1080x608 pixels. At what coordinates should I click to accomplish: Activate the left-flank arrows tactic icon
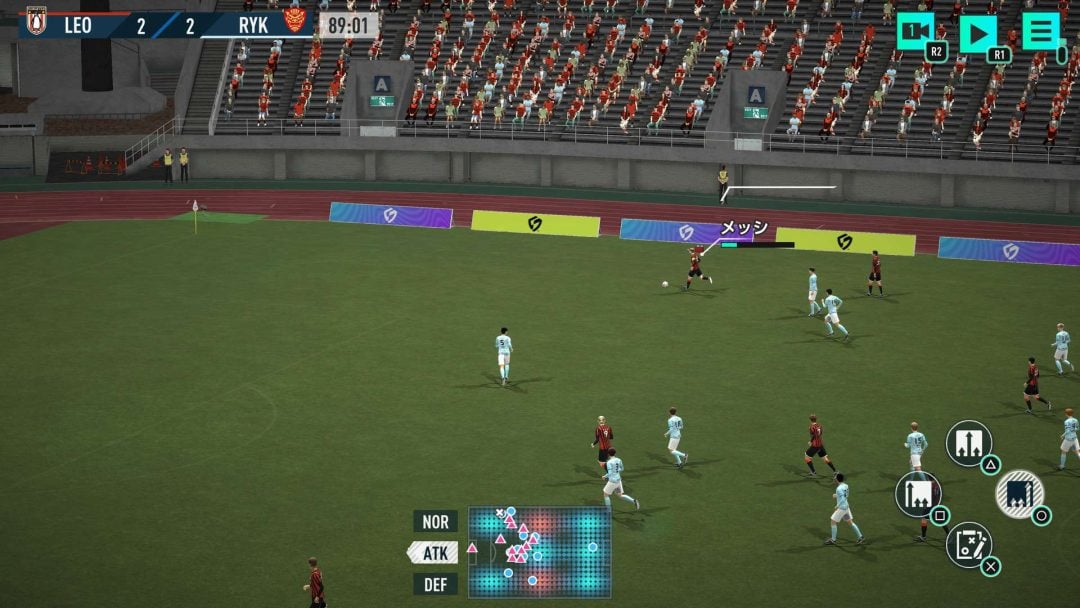tap(918, 494)
